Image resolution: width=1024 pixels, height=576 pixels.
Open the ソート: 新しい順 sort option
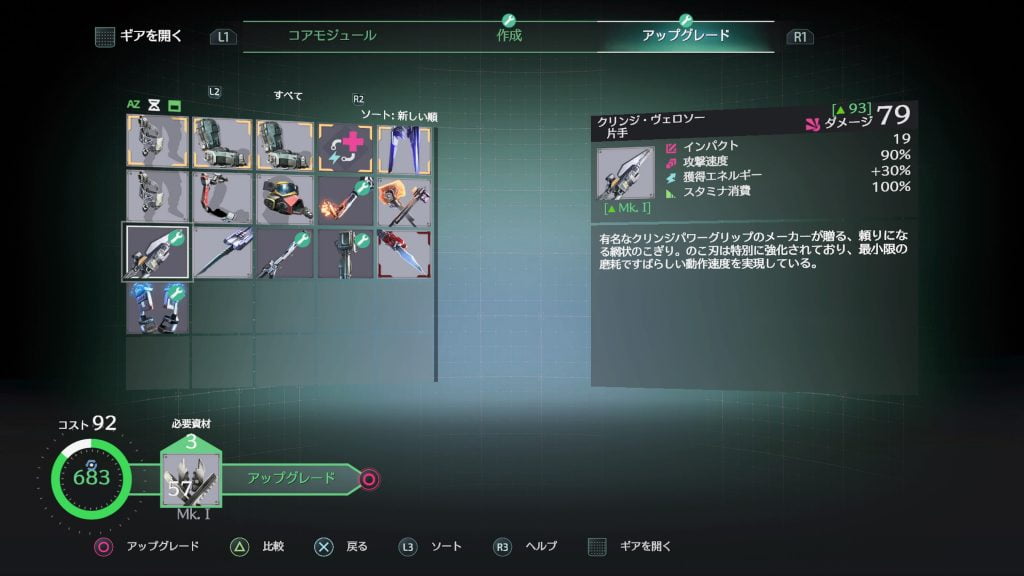pyautogui.click(x=398, y=116)
